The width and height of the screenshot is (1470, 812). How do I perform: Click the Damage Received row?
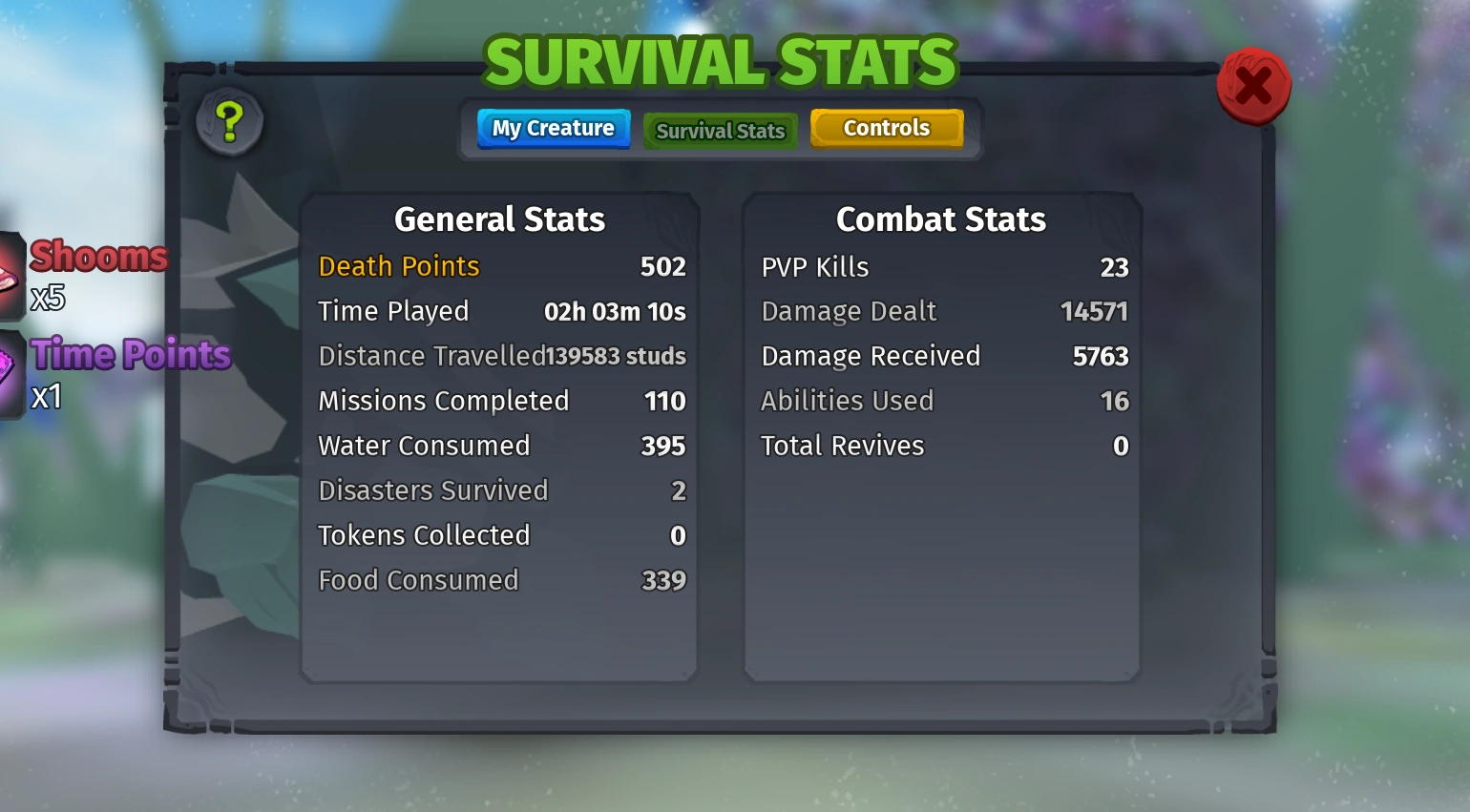pos(870,356)
